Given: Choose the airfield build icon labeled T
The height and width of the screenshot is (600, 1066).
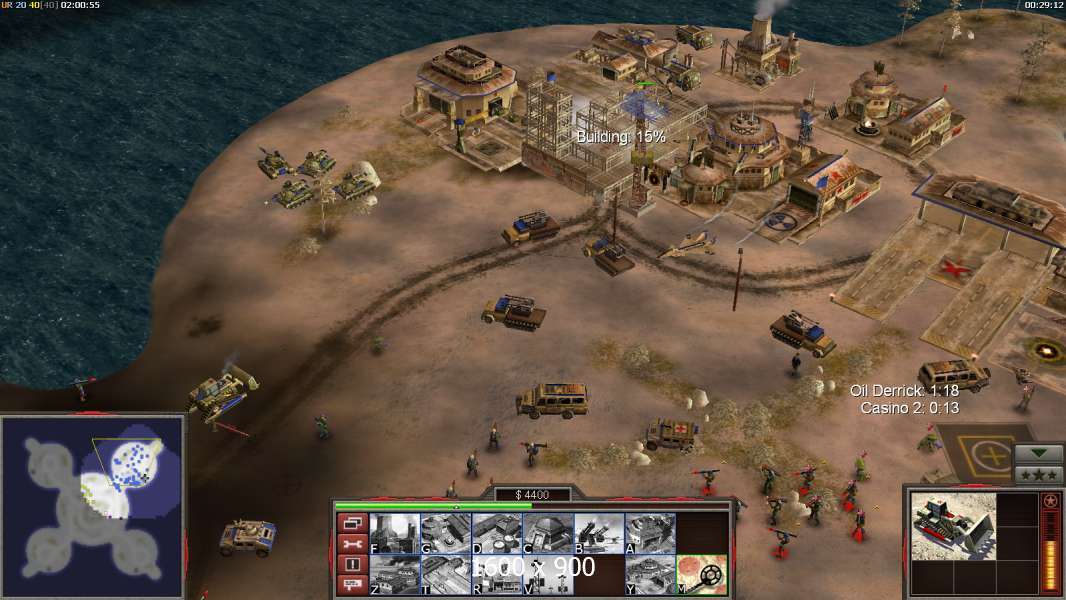Looking at the screenshot, I should click(446, 575).
